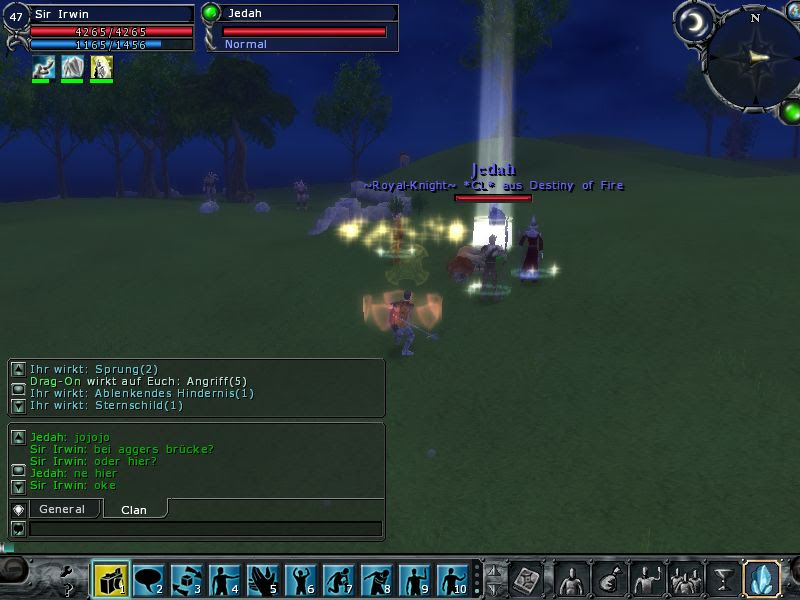The image size is (800, 600).
Task: Switch to the General chat tab
Action: [62, 509]
